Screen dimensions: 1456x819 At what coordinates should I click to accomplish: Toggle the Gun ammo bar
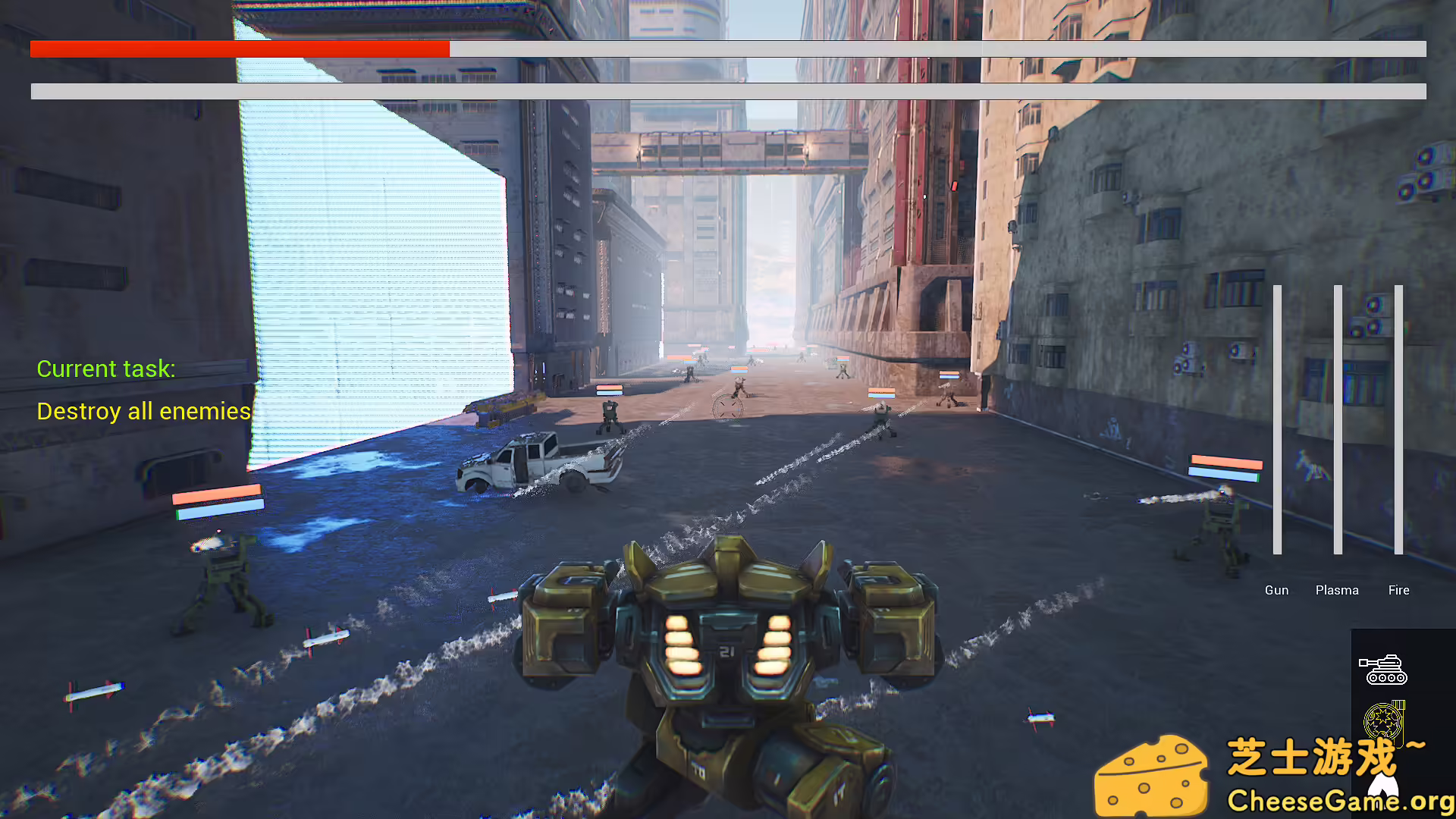tap(1278, 417)
